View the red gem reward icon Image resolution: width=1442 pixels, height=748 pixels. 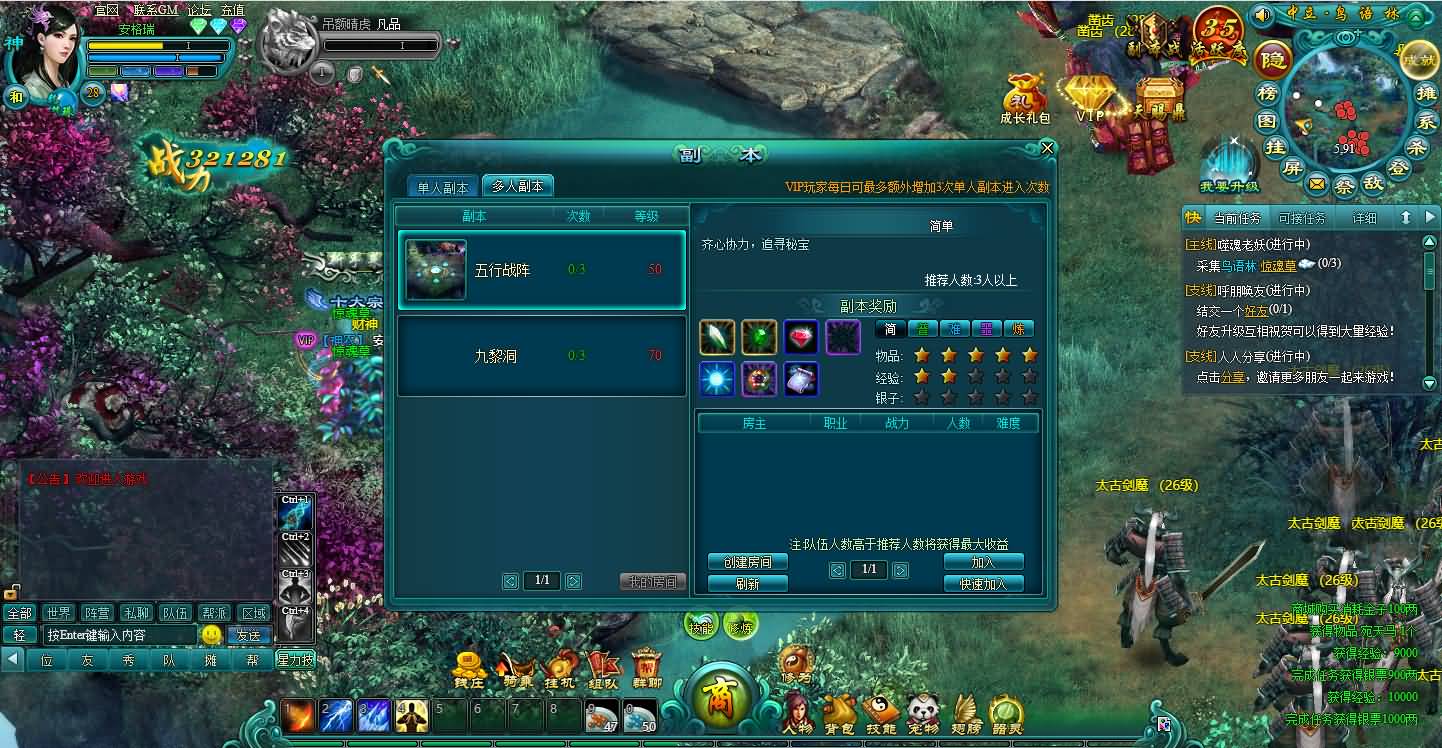click(x=801, y=337)
